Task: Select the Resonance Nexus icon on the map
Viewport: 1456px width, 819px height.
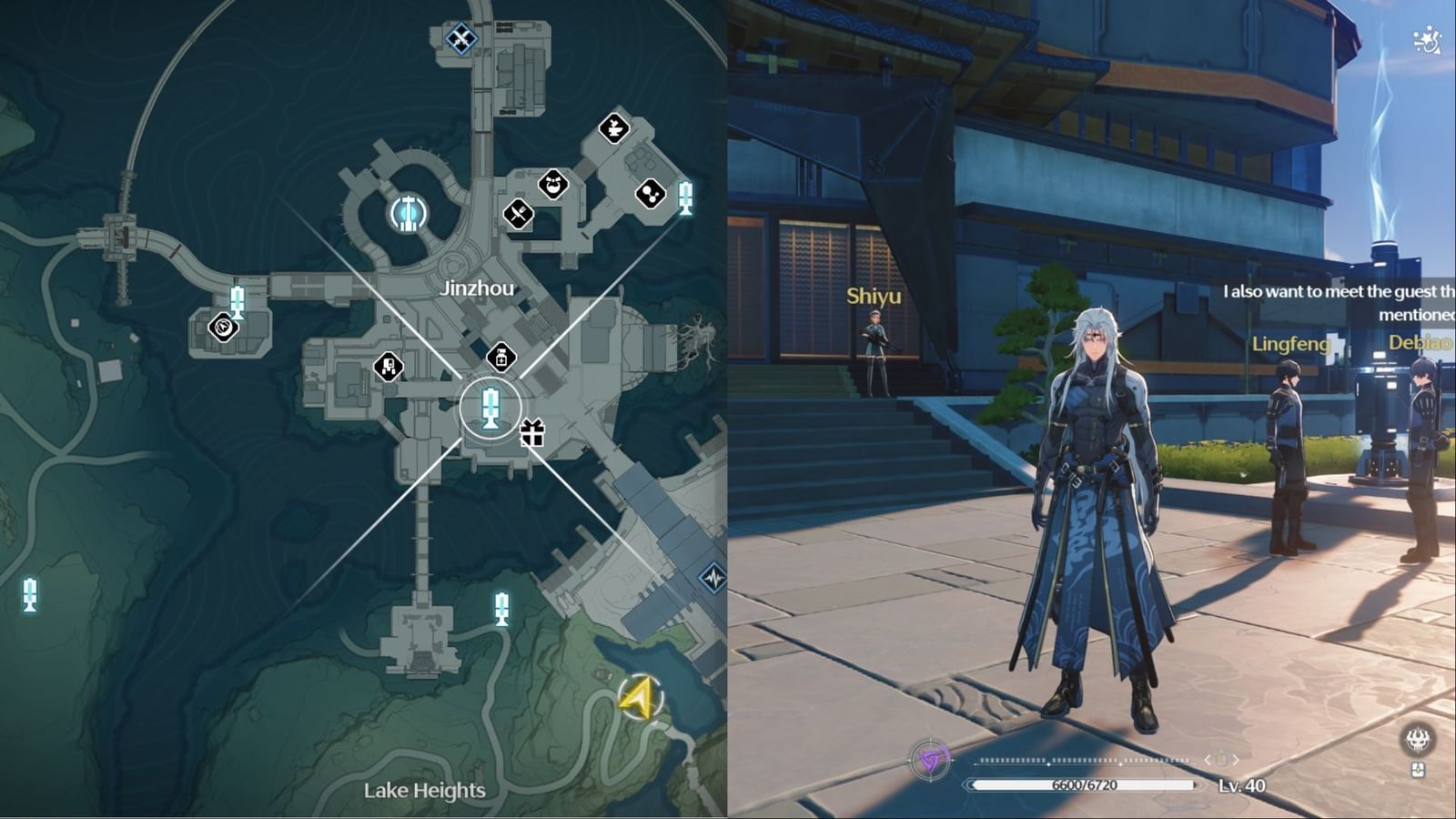Action: [409, 213]
